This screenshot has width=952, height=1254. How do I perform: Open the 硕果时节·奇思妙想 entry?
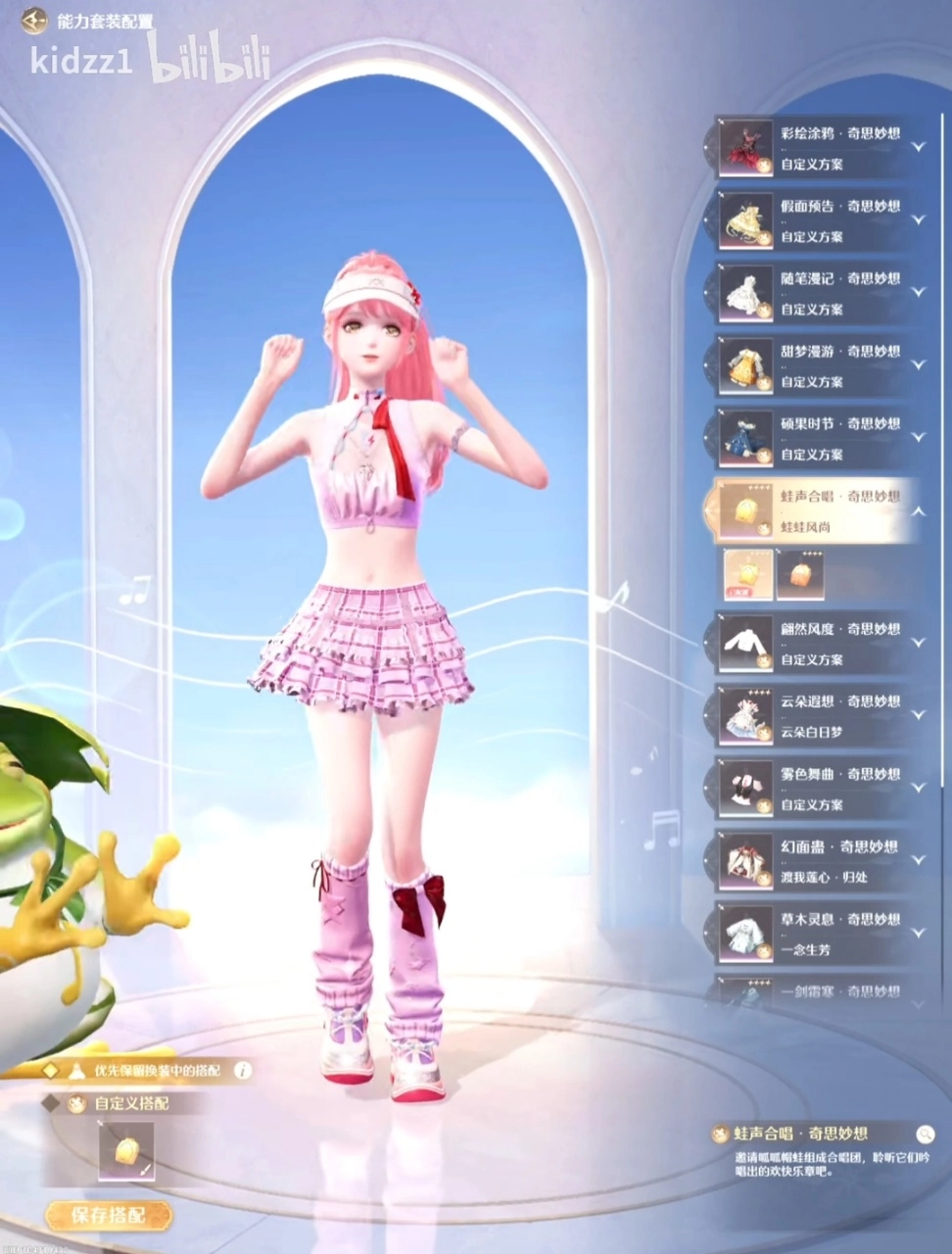point(813,437)
